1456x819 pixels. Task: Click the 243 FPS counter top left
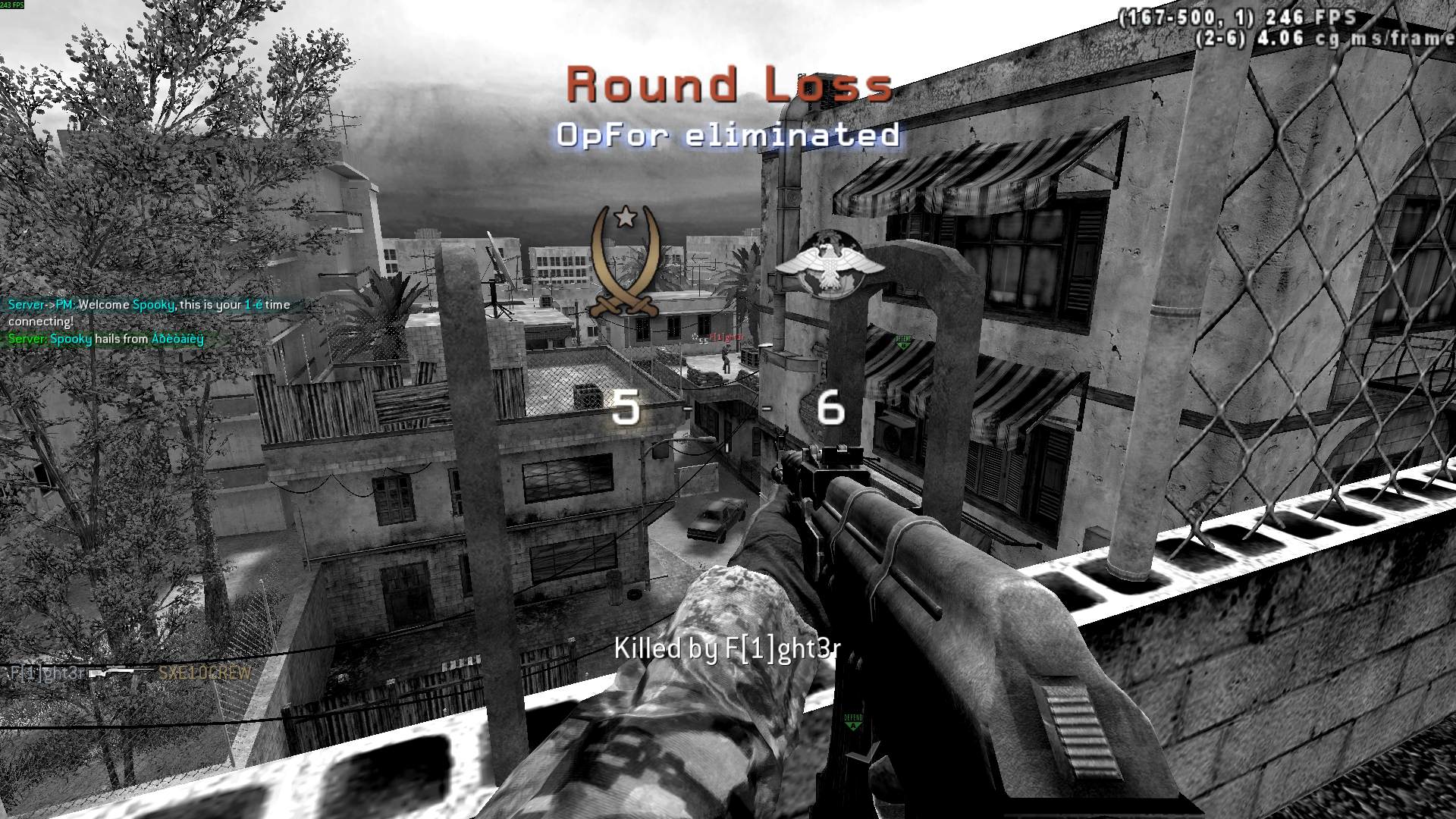14,6
